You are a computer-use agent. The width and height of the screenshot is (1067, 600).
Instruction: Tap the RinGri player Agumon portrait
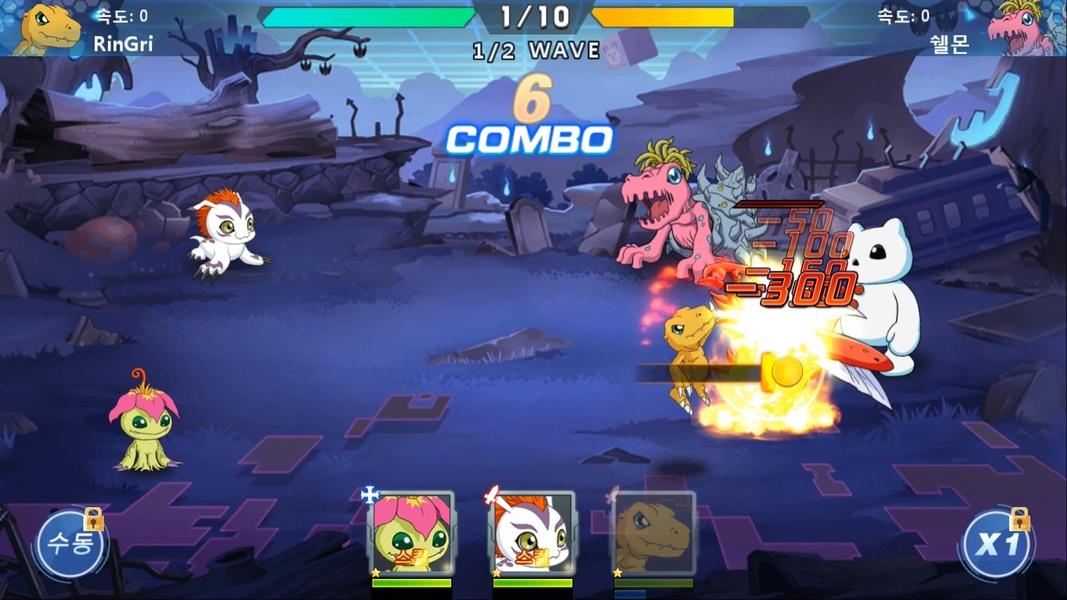coord(47,28)
